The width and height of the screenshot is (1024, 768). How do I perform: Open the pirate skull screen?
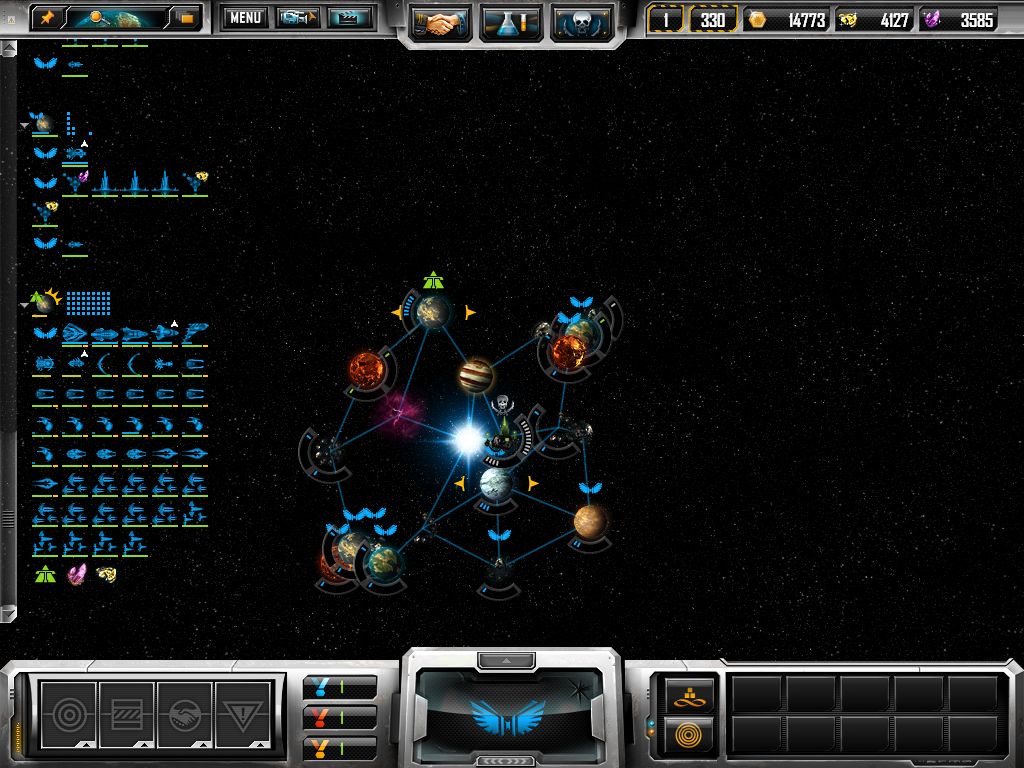(581, 21)
